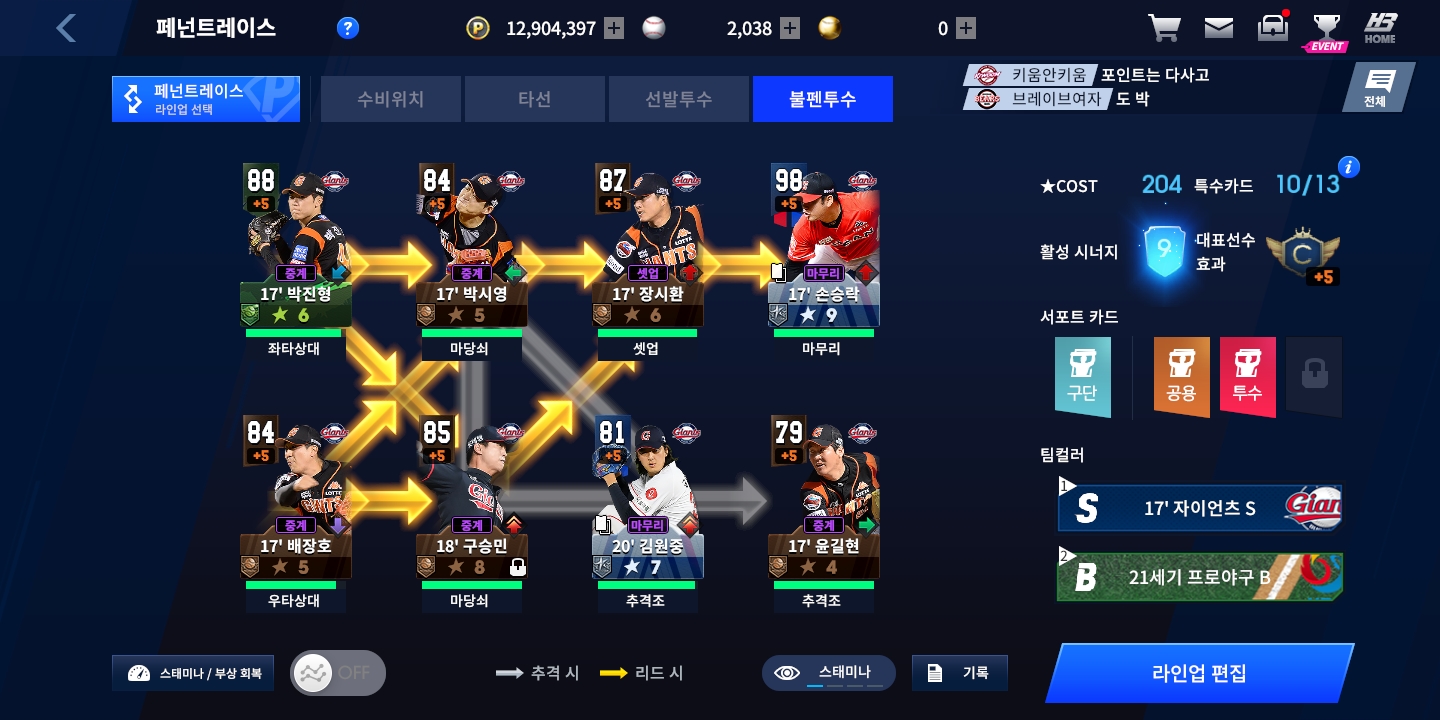Switch to the 선발투수 tab
The image size is (1440, 720).
(x=678, y=99)
